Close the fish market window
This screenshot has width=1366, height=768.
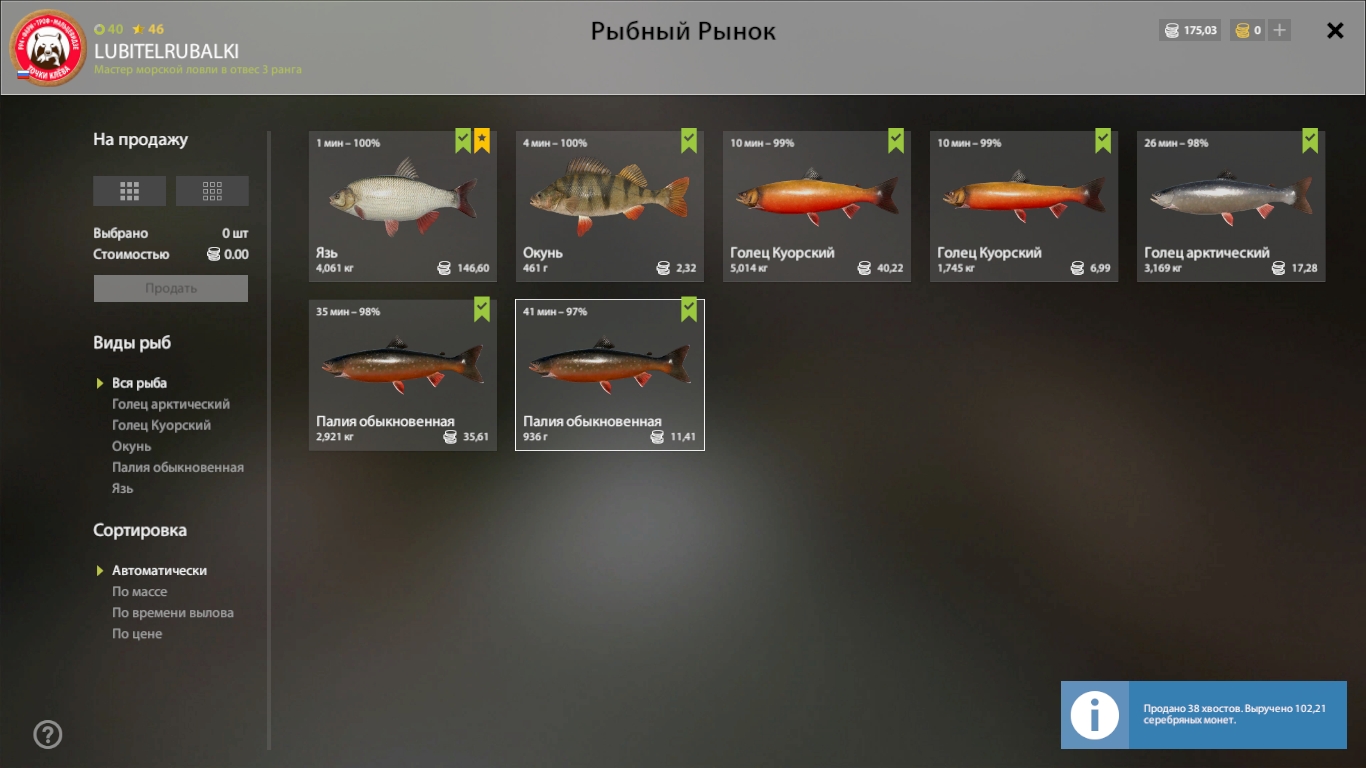[x=1335, y=31]
